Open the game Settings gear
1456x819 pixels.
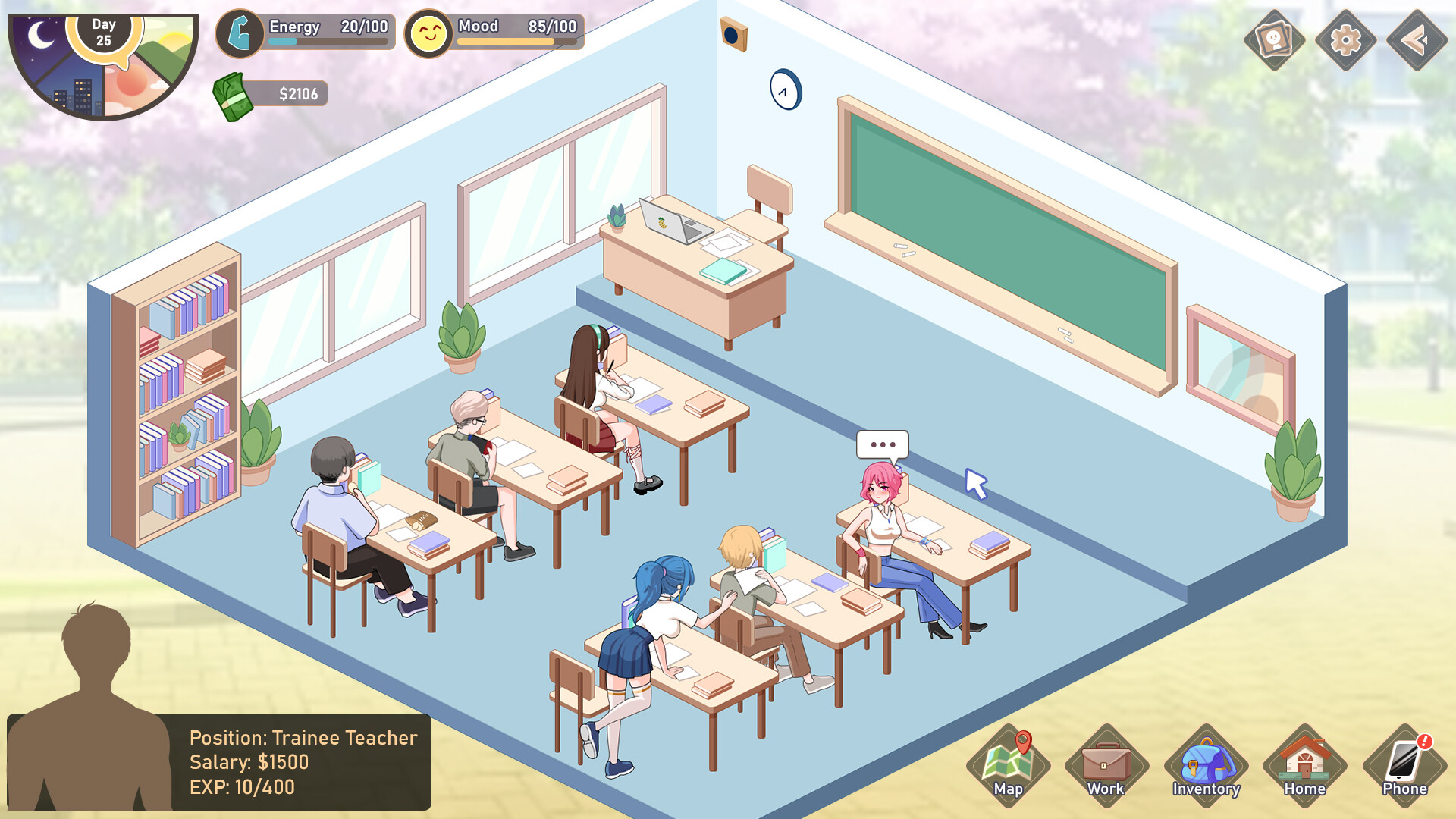pos(1345,38)
